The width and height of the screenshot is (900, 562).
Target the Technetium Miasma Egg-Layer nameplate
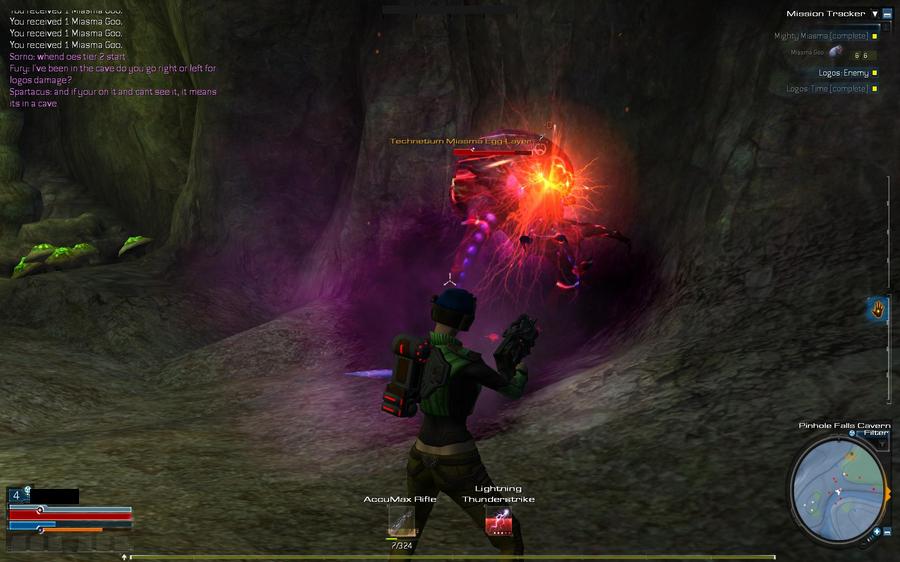pyautogui.click(x=461, y=142)
